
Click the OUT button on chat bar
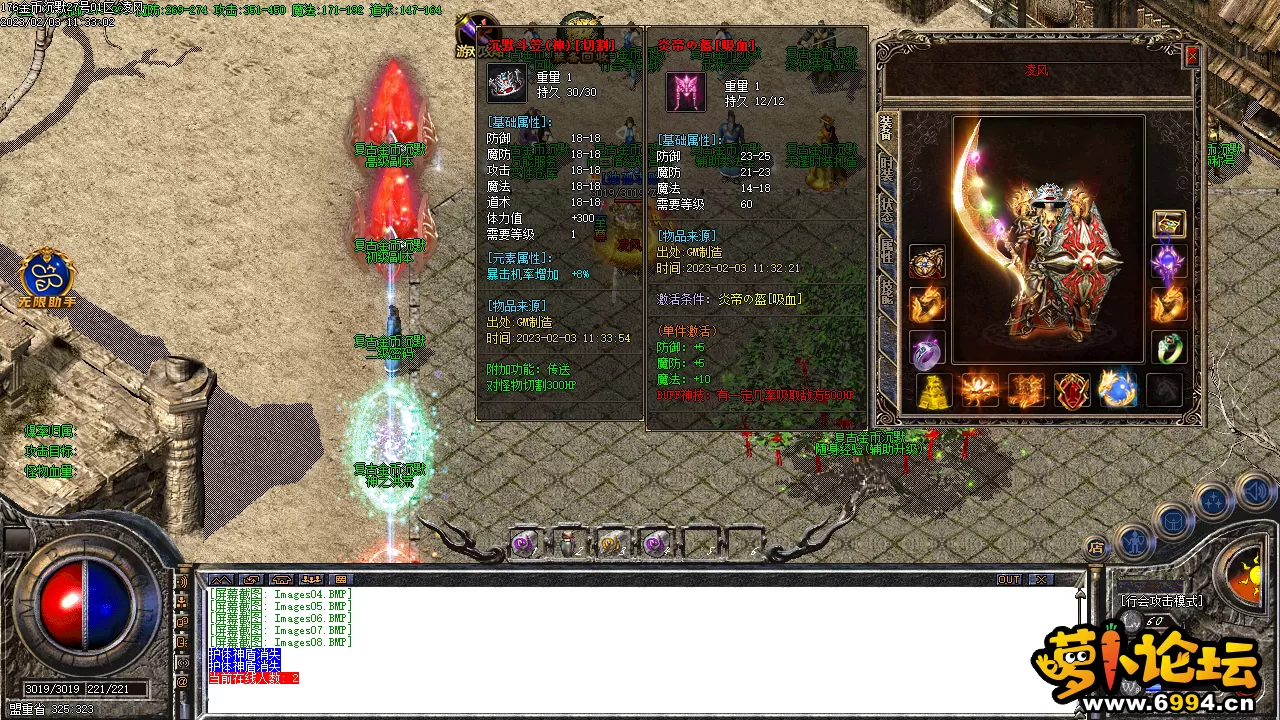pyautogui.click(x=1009, y=580)
